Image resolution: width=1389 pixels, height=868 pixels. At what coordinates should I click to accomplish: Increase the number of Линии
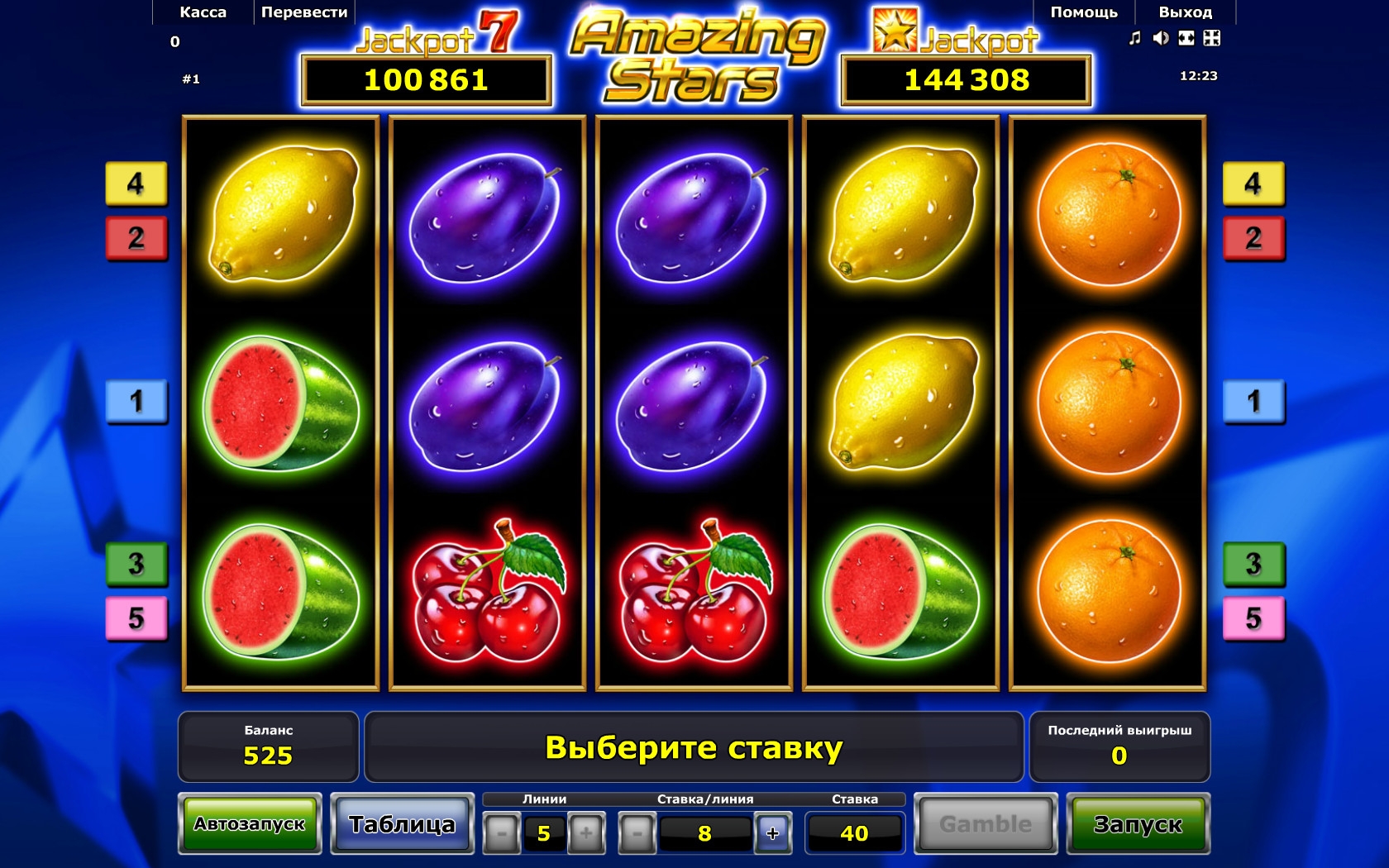pos(585,833)
